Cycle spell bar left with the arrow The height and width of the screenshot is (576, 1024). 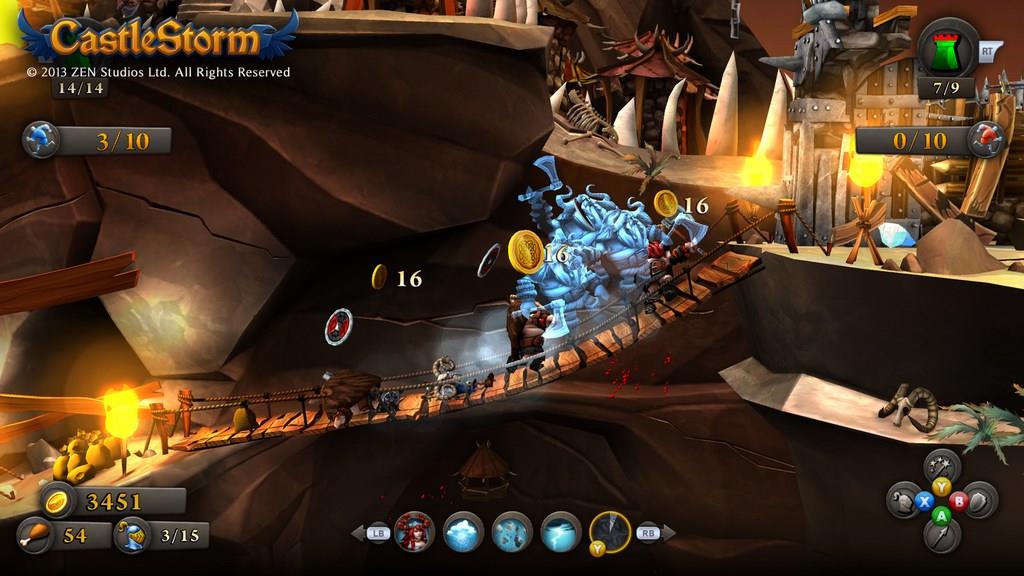pyautogui.click(x=357, y=533)
